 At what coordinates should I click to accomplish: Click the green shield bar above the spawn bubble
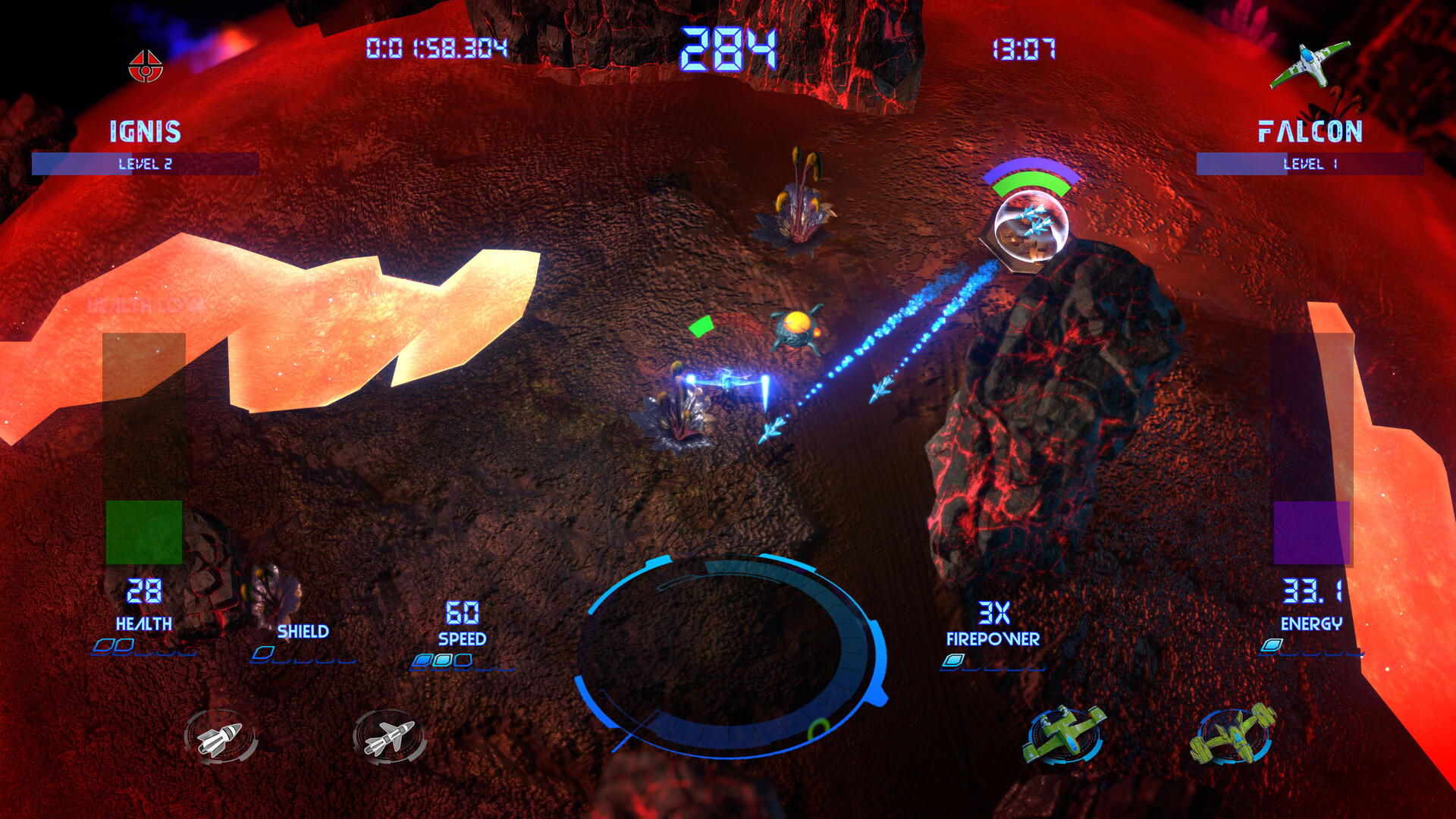click(x=1028, y=179)
